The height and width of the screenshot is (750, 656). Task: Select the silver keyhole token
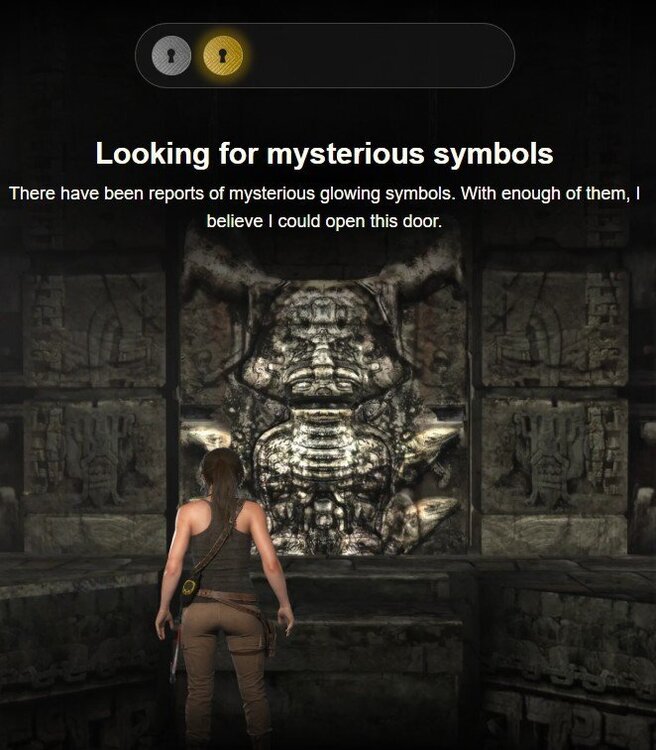(171, 55)
